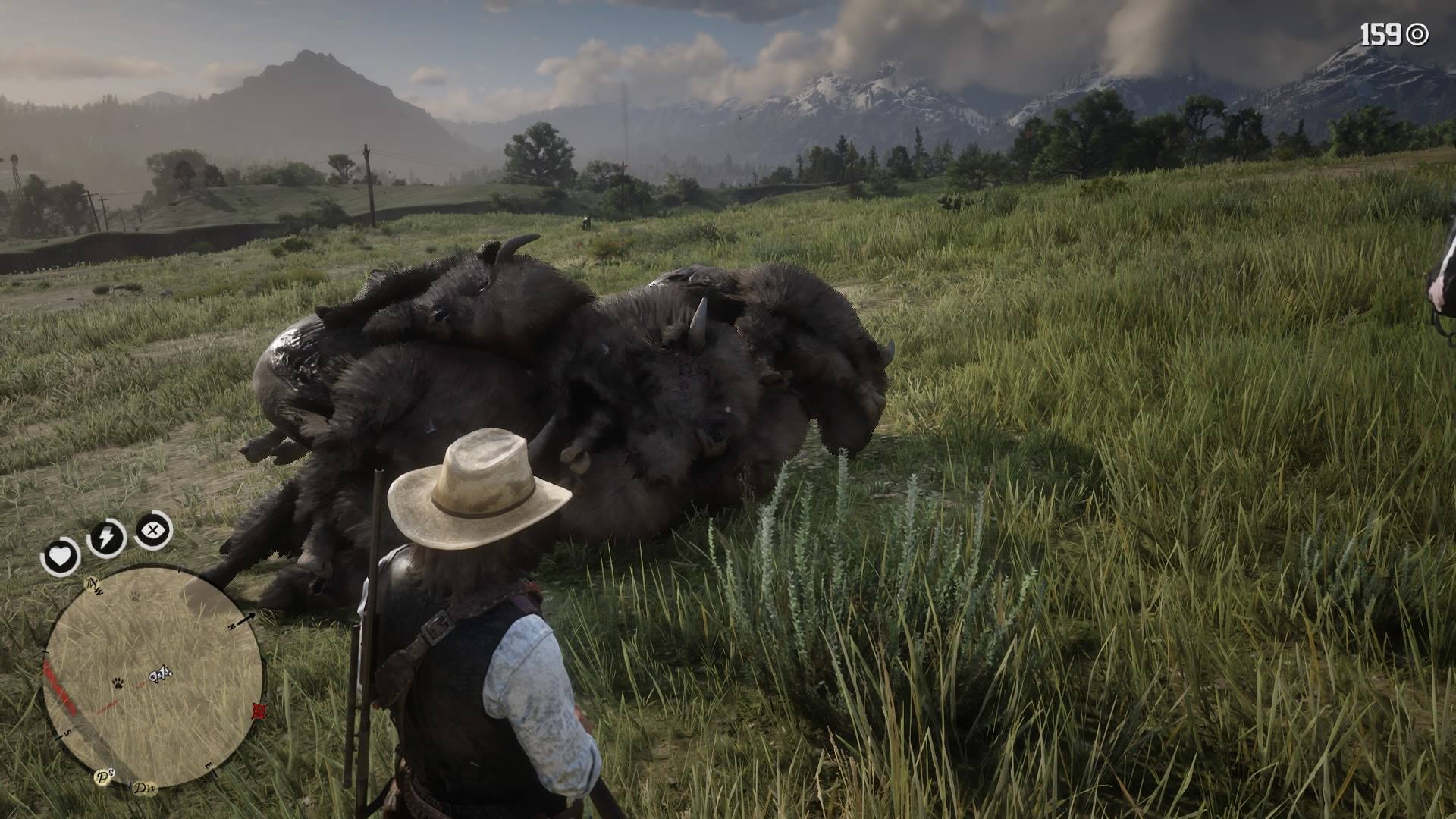Select the horse marker on the minimap
The image size is (1456, 819).
coord(160,673)
